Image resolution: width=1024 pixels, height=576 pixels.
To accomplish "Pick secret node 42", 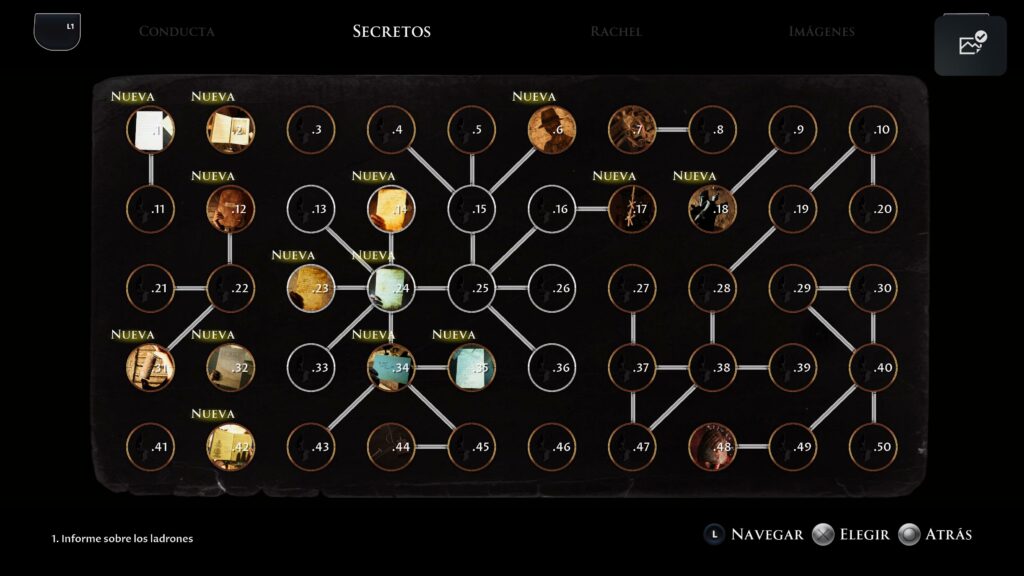I will click(231, 447).
